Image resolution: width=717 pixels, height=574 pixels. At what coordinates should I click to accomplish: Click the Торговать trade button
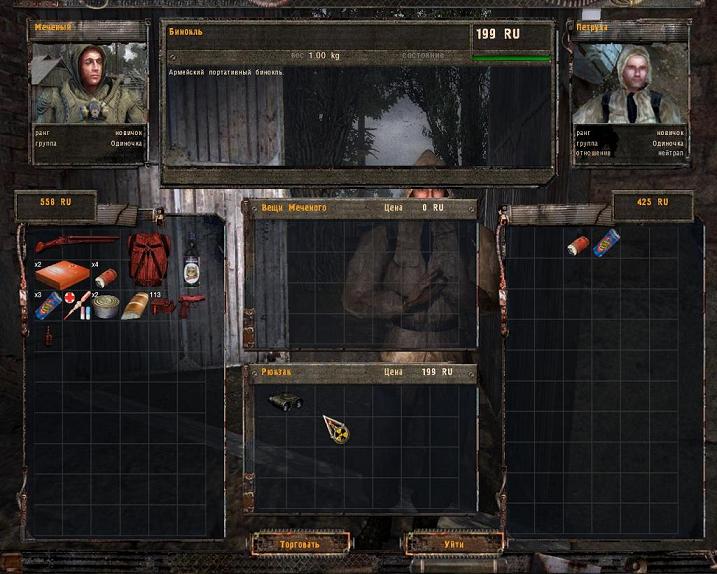(x=300, y=544)
